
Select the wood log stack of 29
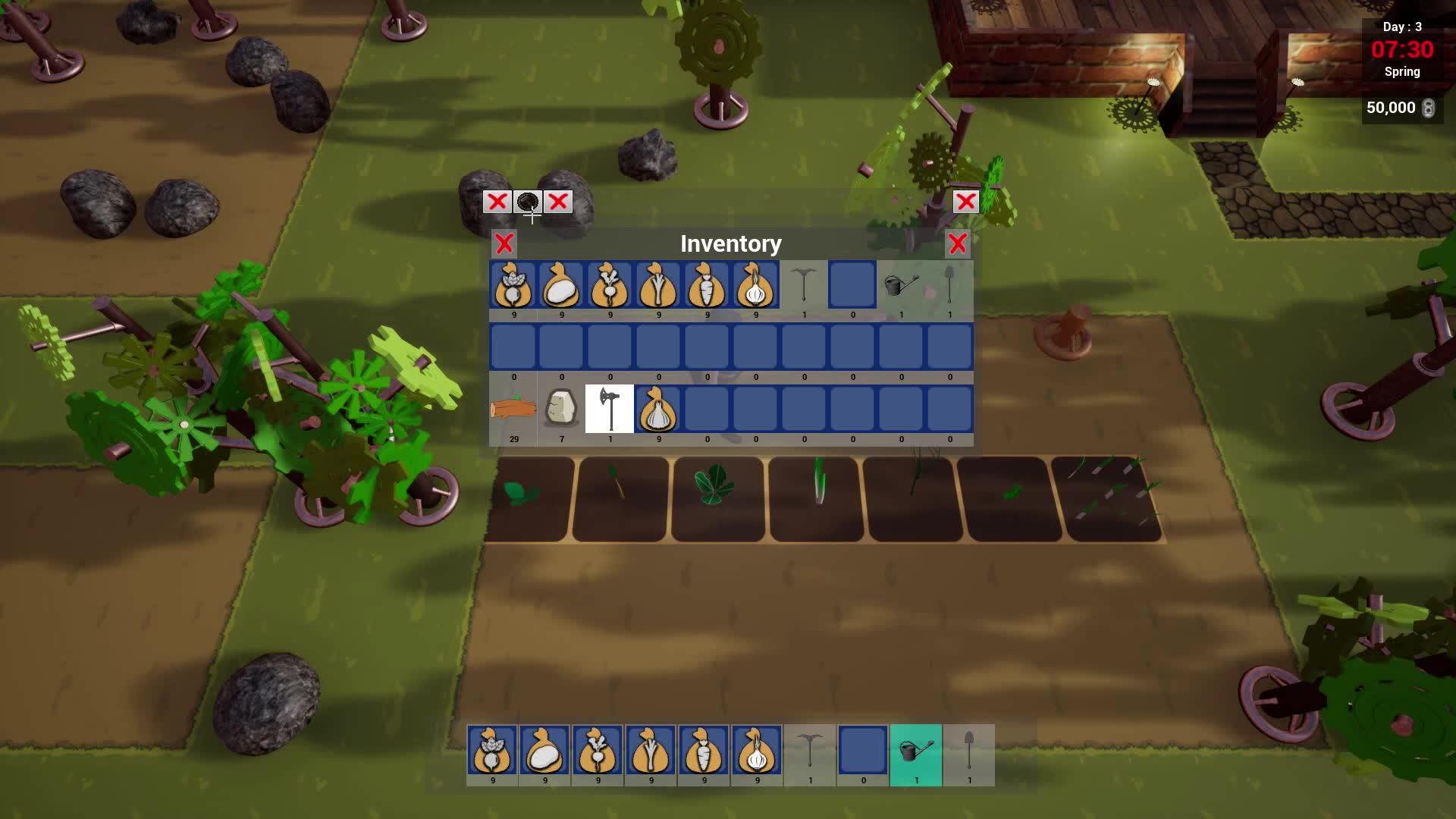click(512, 408)
